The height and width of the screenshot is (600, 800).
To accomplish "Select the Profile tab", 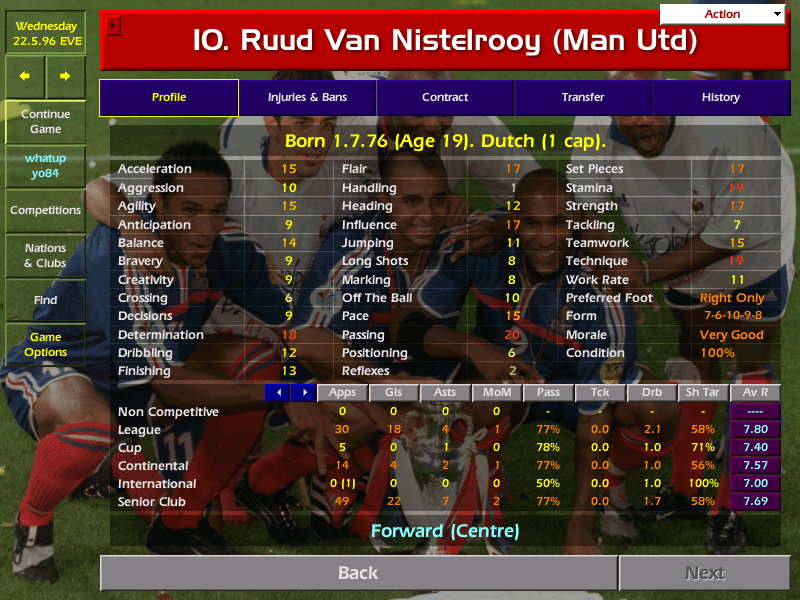I will 169,97.
